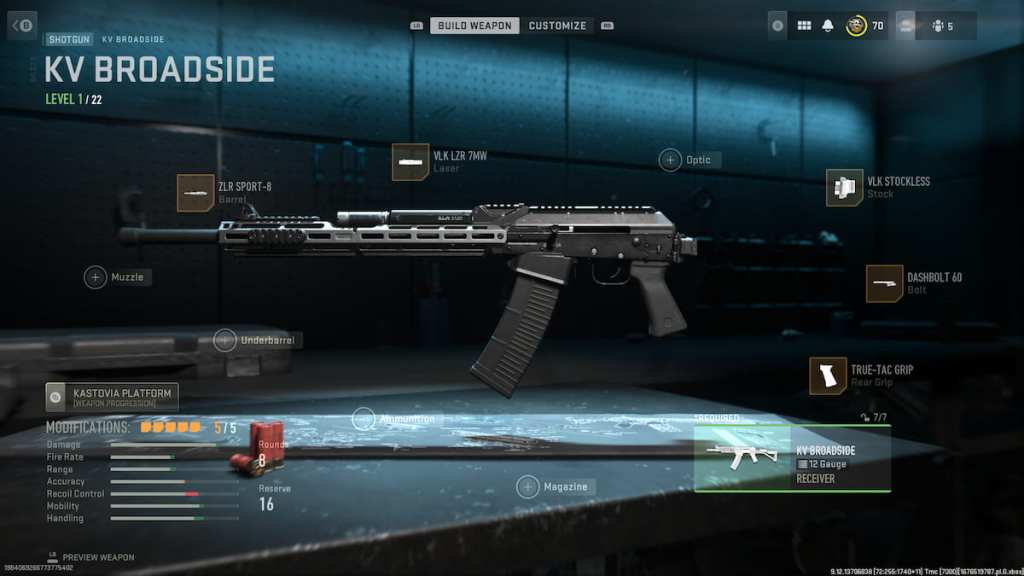The width and height of the screenshot is (1024, 576).
Task: Go back using the top-left arrow button
Action: pyautogui.click(x=22, y=25)
